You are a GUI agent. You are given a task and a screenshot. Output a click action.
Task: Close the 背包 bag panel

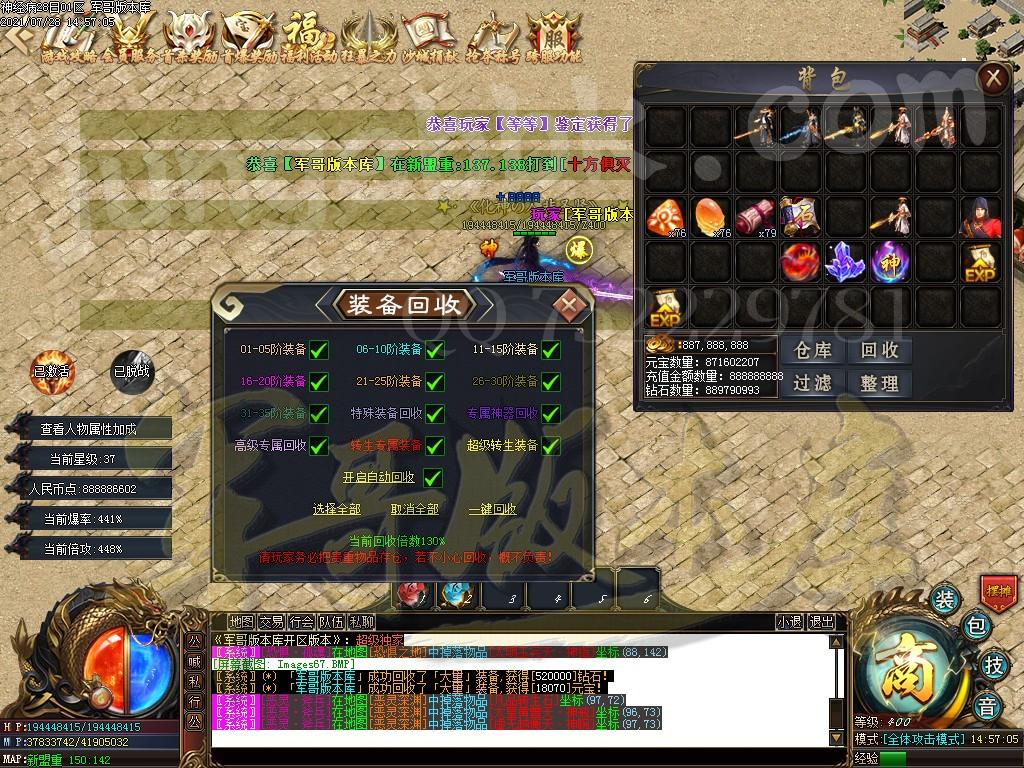click(992, 79)
